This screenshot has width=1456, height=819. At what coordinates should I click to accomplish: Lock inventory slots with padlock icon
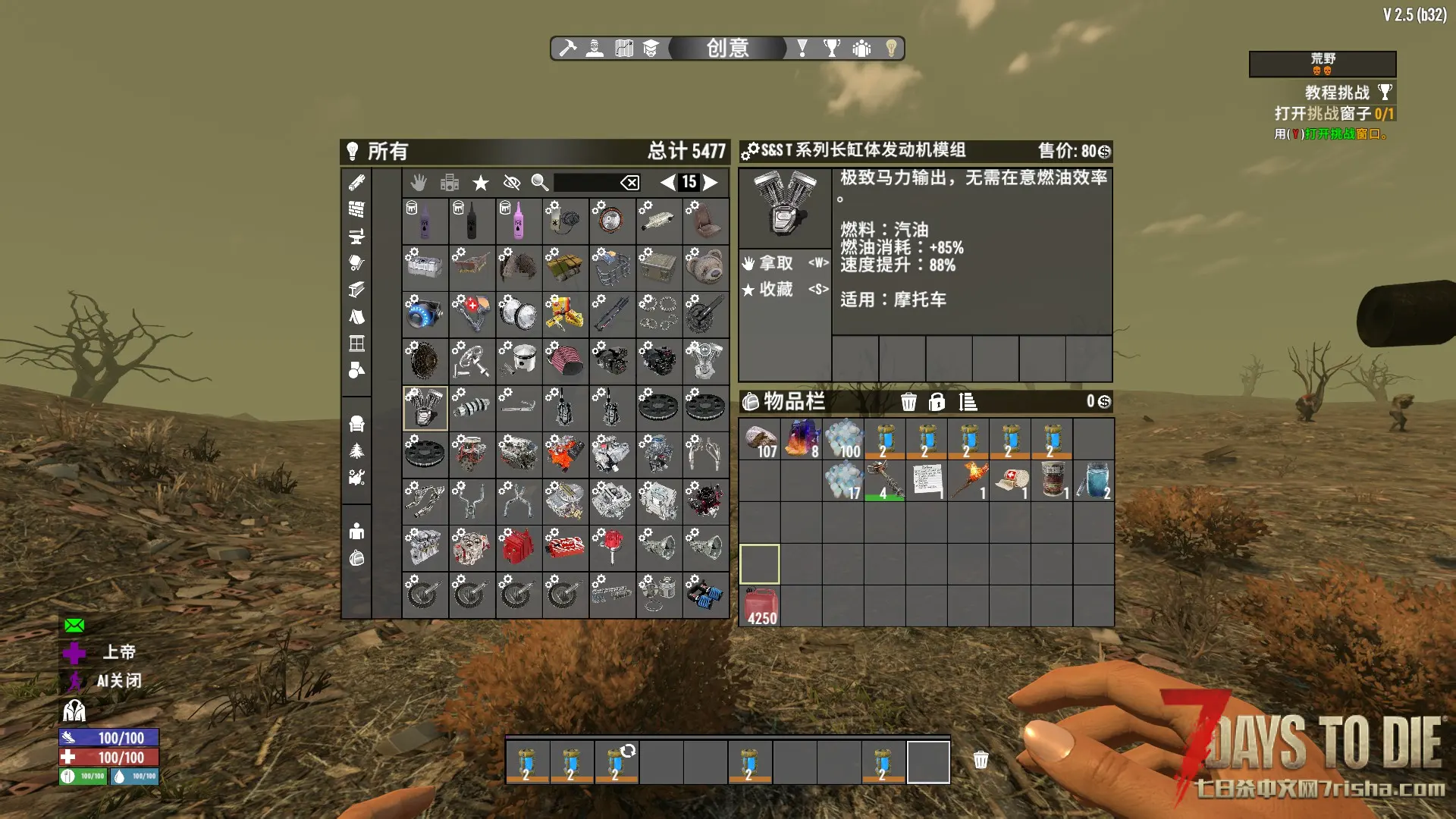[937, 402]
